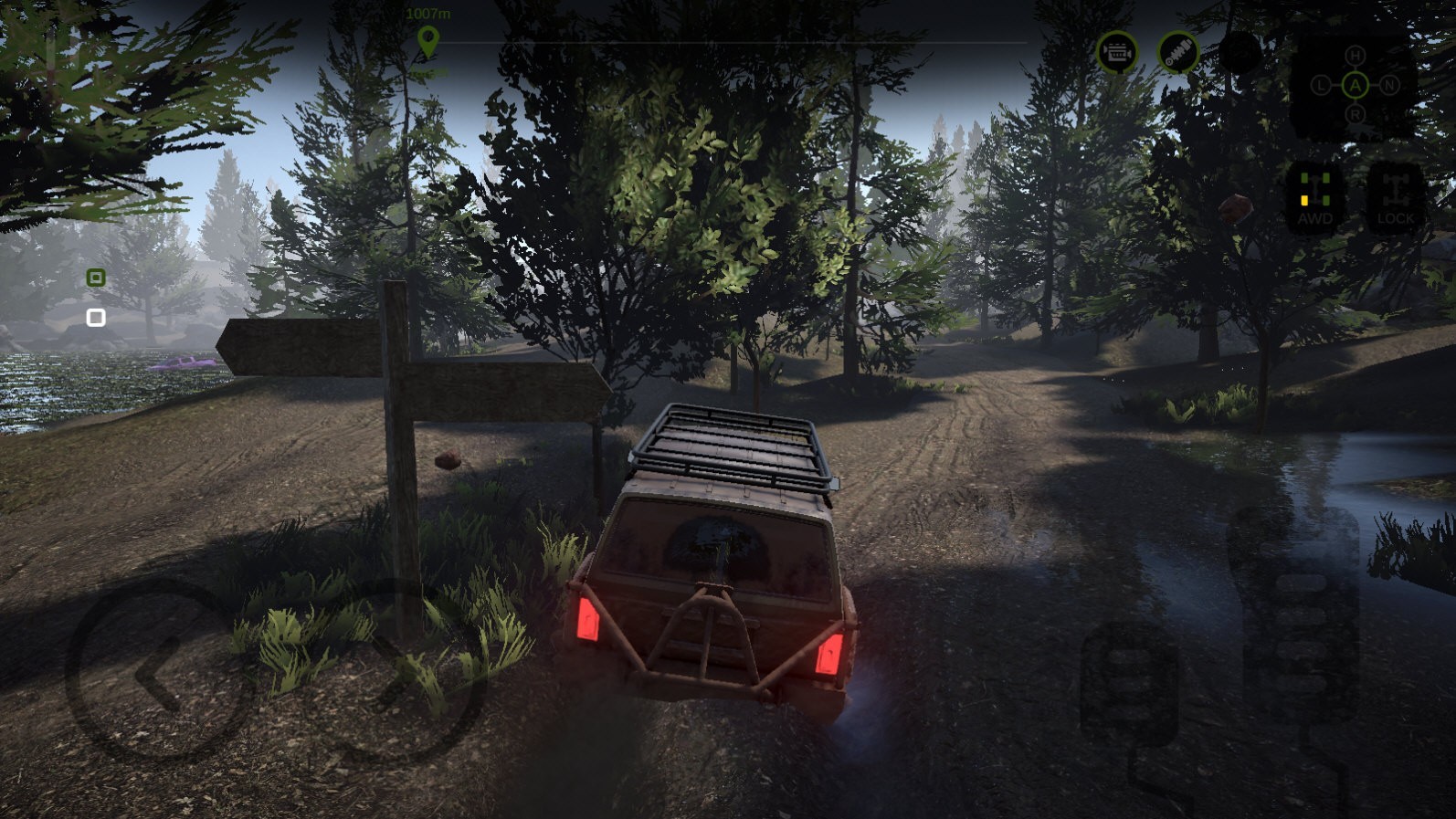Shift the gear selector to L
The image size is (1456, 819).
click(1321, 86)
